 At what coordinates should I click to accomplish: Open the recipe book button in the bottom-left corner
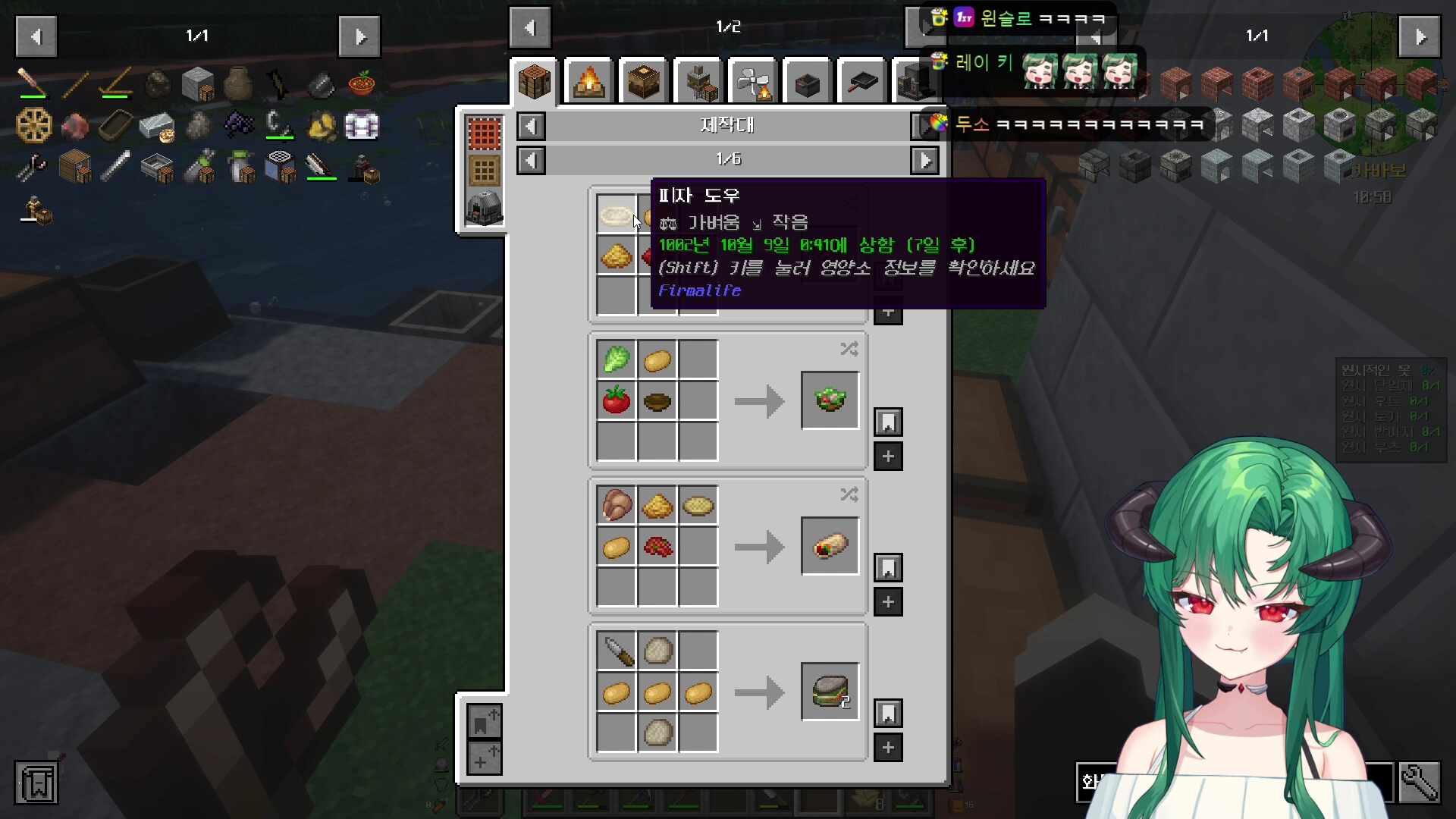click(36, 783)
